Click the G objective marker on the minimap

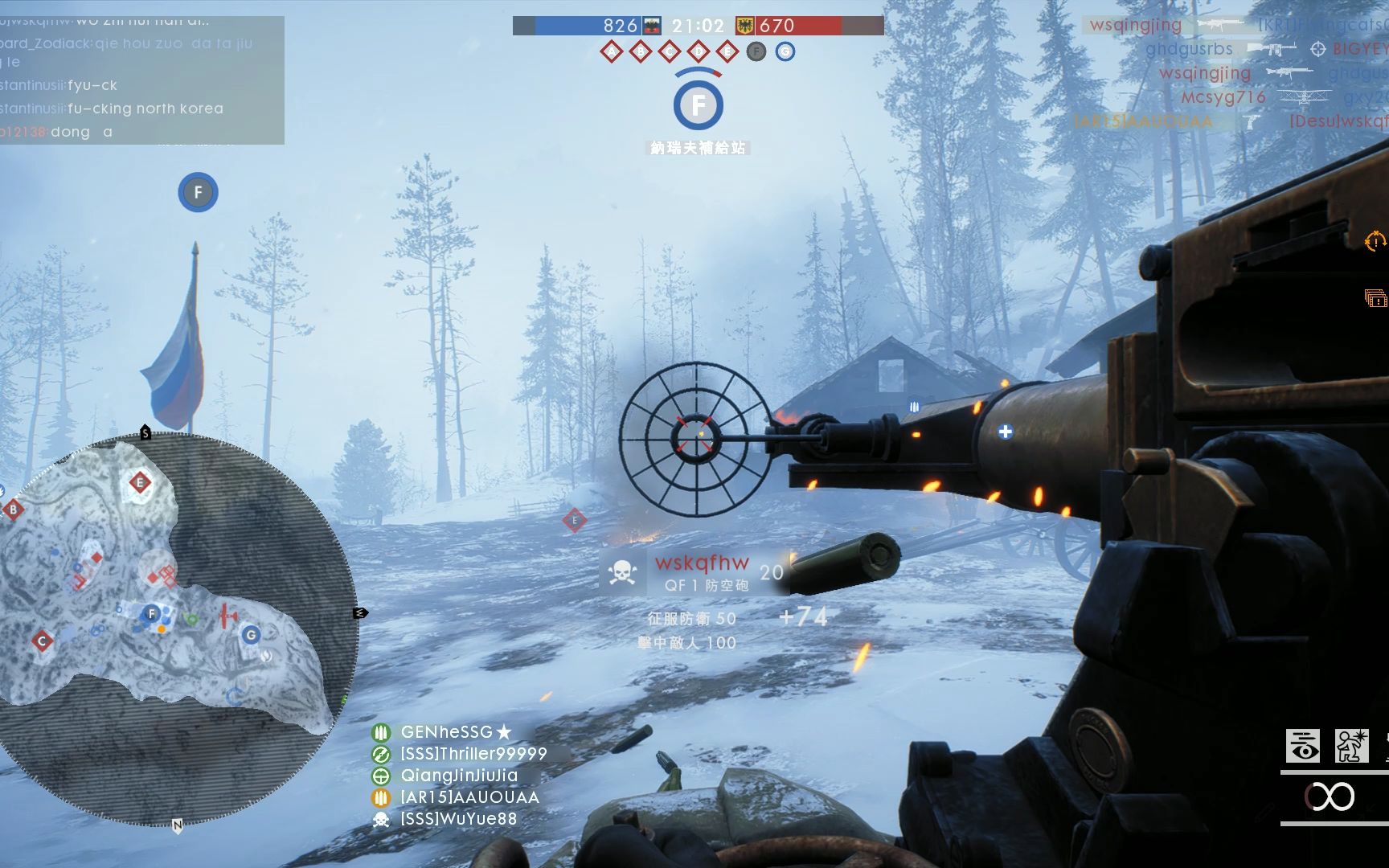point(251,635)
